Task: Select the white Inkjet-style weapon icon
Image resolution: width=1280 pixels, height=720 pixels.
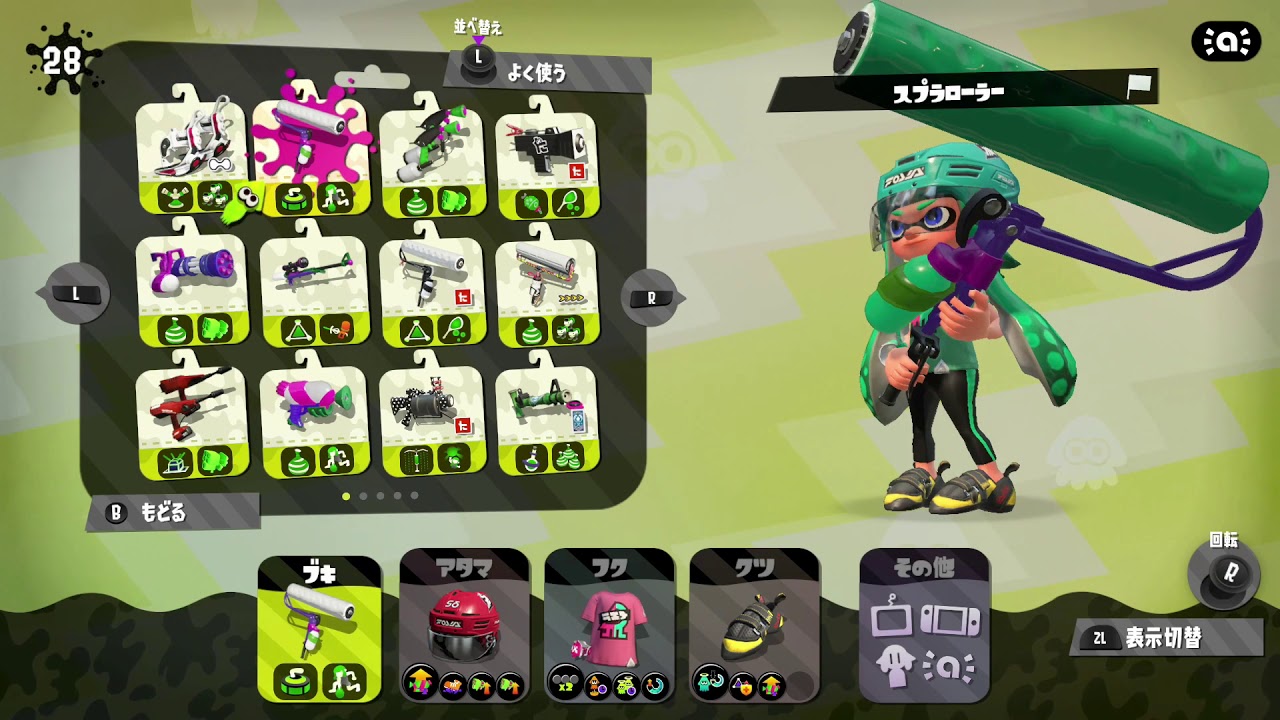Action: tap(190, 145)
